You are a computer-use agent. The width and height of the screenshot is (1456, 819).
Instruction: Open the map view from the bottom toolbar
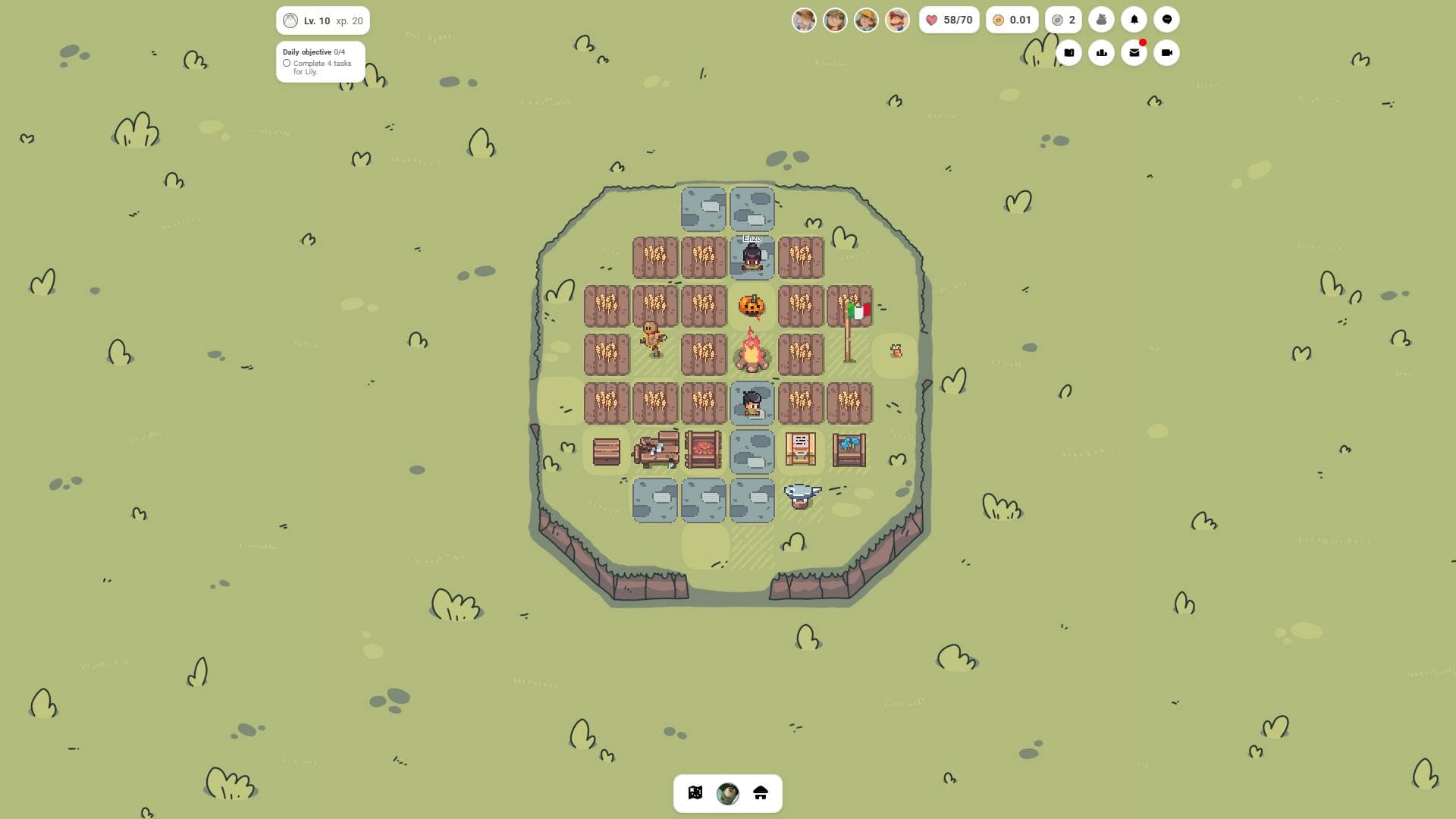pyautogui.click(x=696, y=793)
